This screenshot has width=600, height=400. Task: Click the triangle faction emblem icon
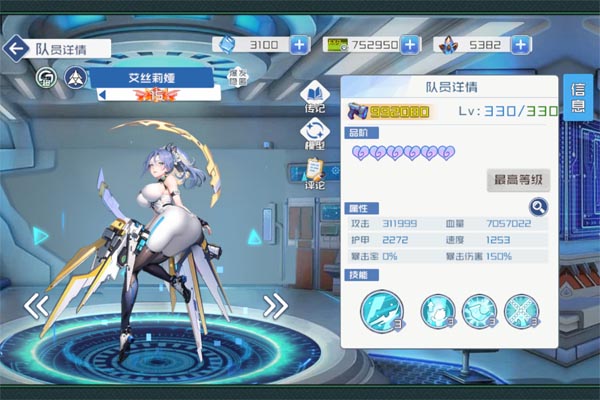click(x=75, y=77)
